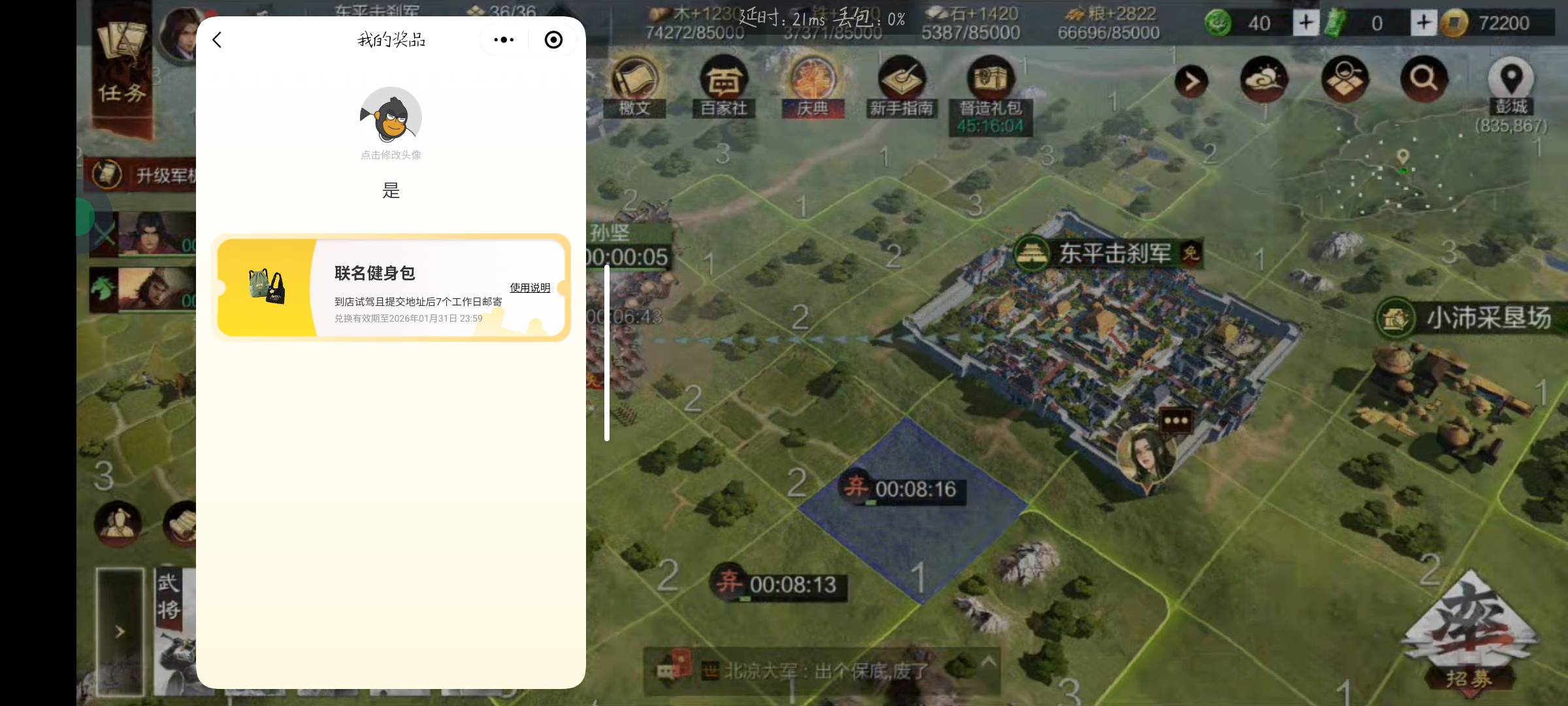This screenshot has height=706, width=1568.
Task: Open the 新手指南 beginner guide
Action: 902,86
